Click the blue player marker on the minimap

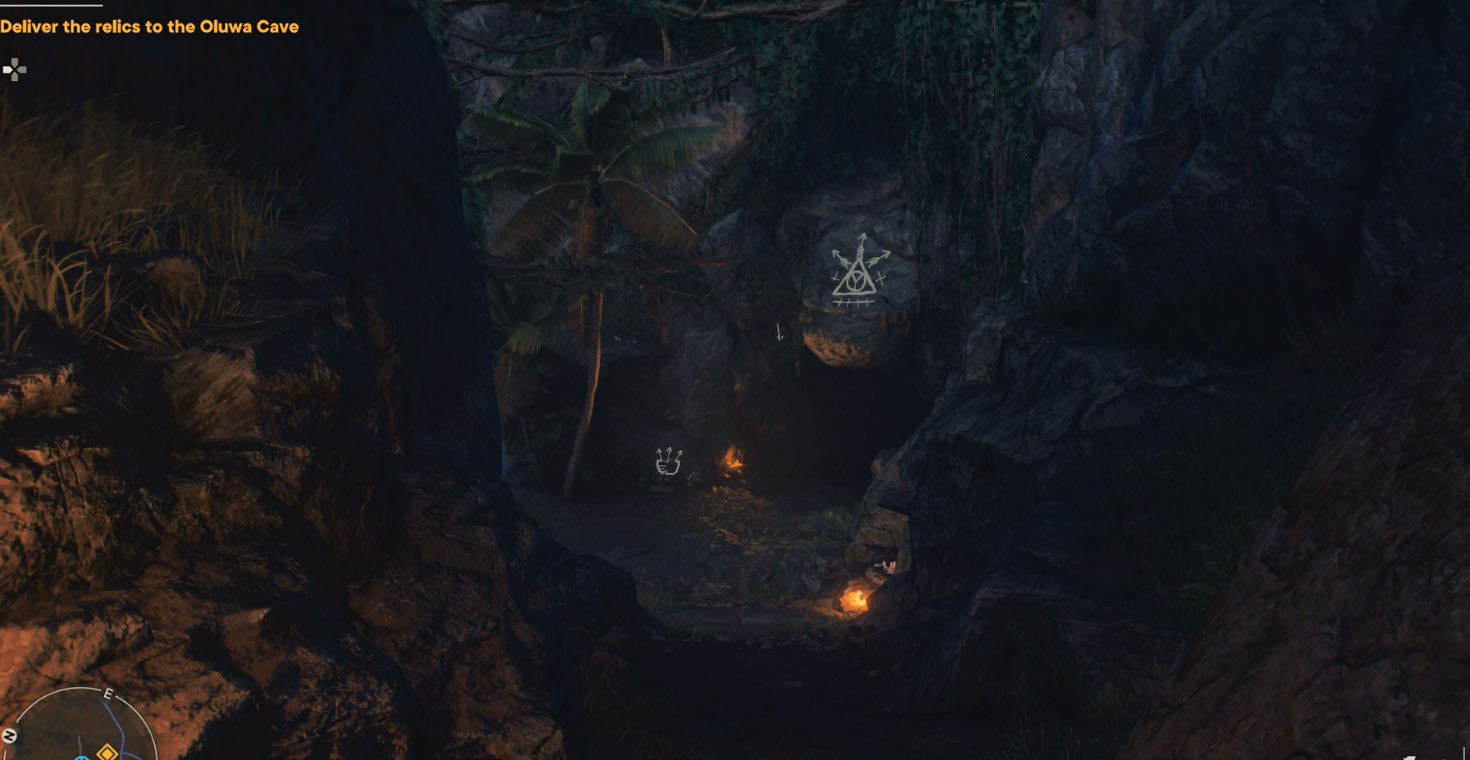click(80, 758)
